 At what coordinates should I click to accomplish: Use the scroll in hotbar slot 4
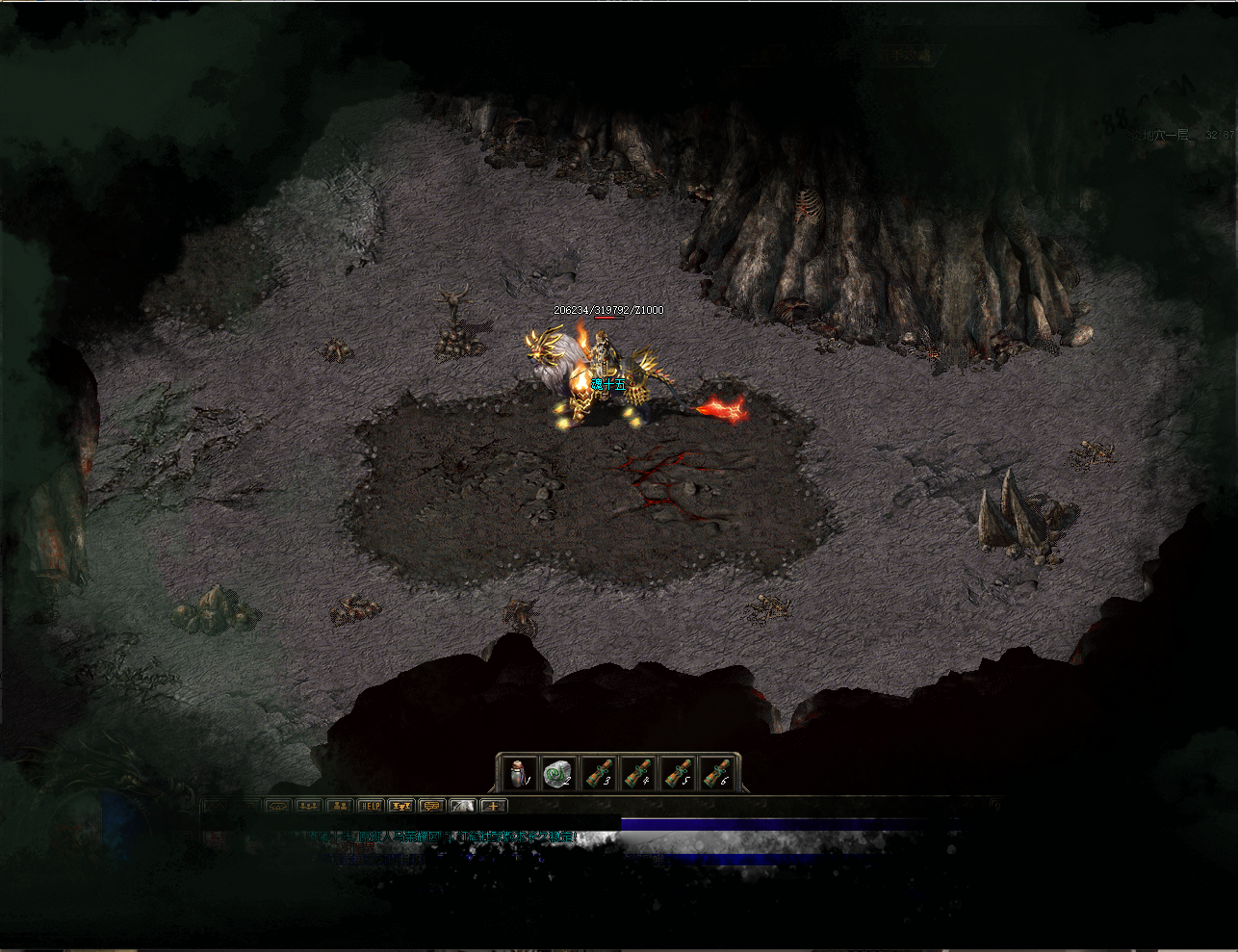637,773
